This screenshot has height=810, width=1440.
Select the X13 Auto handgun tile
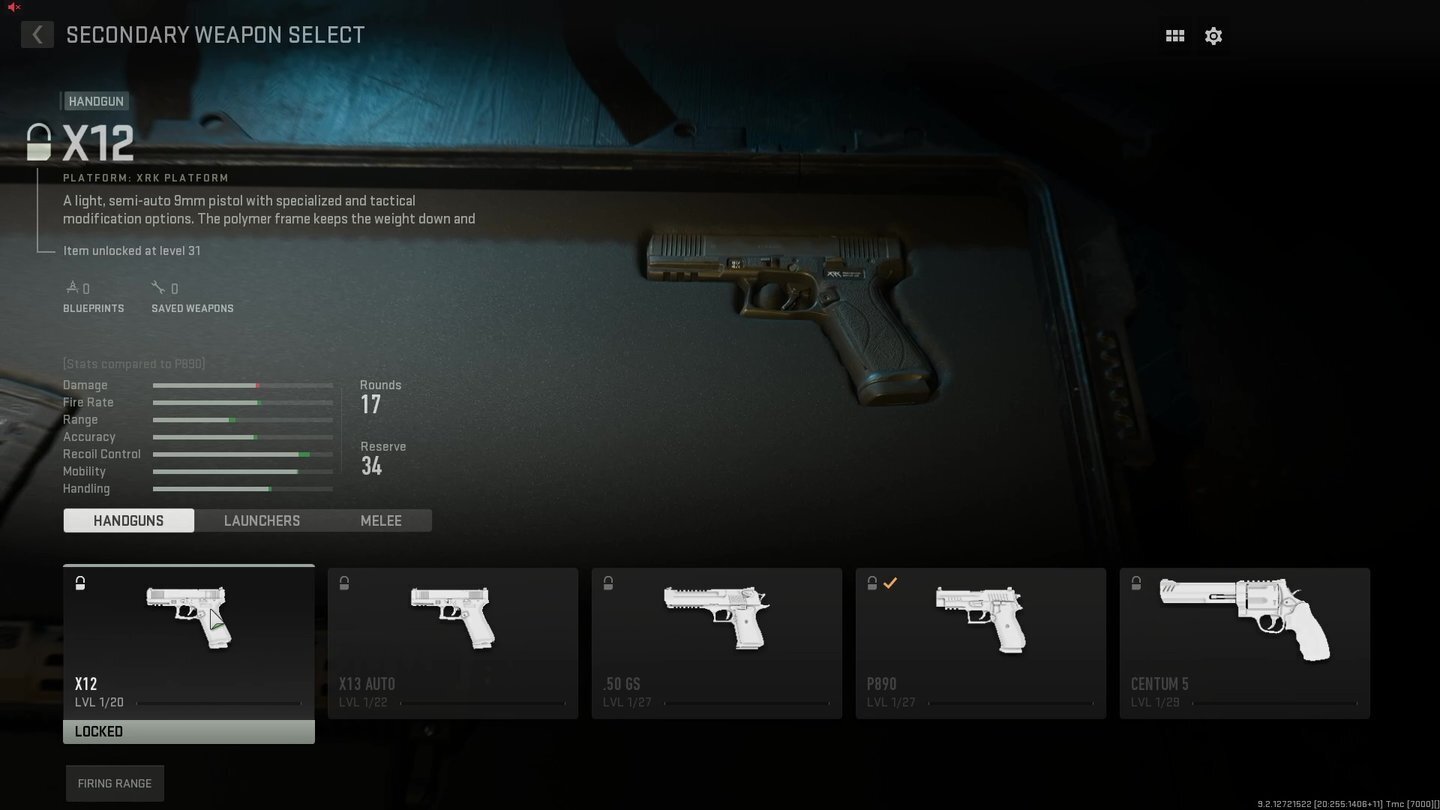tap(453, 642)
